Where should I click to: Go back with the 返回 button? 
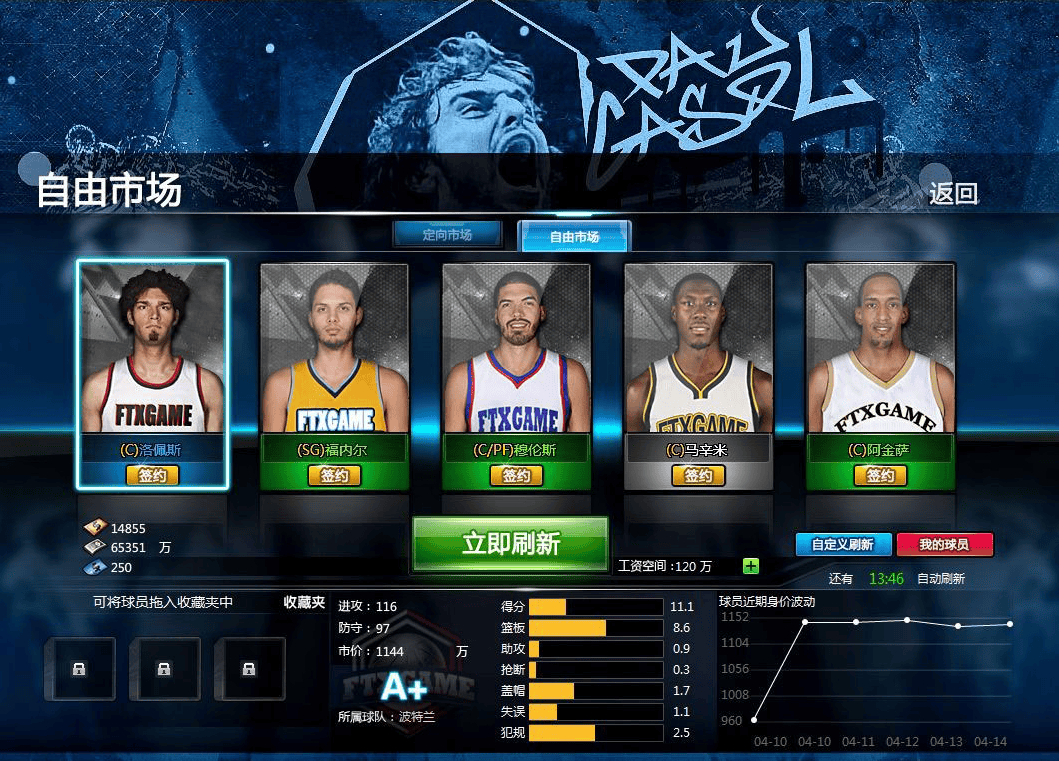click(x=952, y=194)
